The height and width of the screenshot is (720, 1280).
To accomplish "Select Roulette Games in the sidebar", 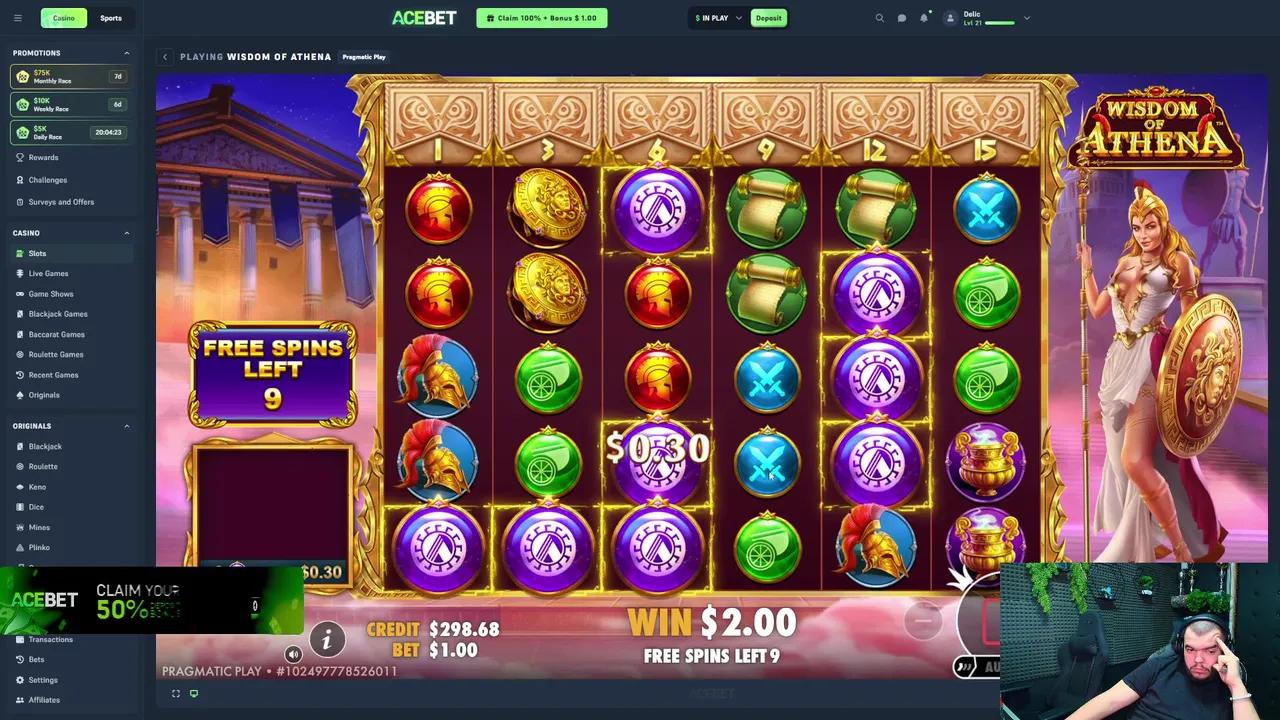I will click(22, 354).
